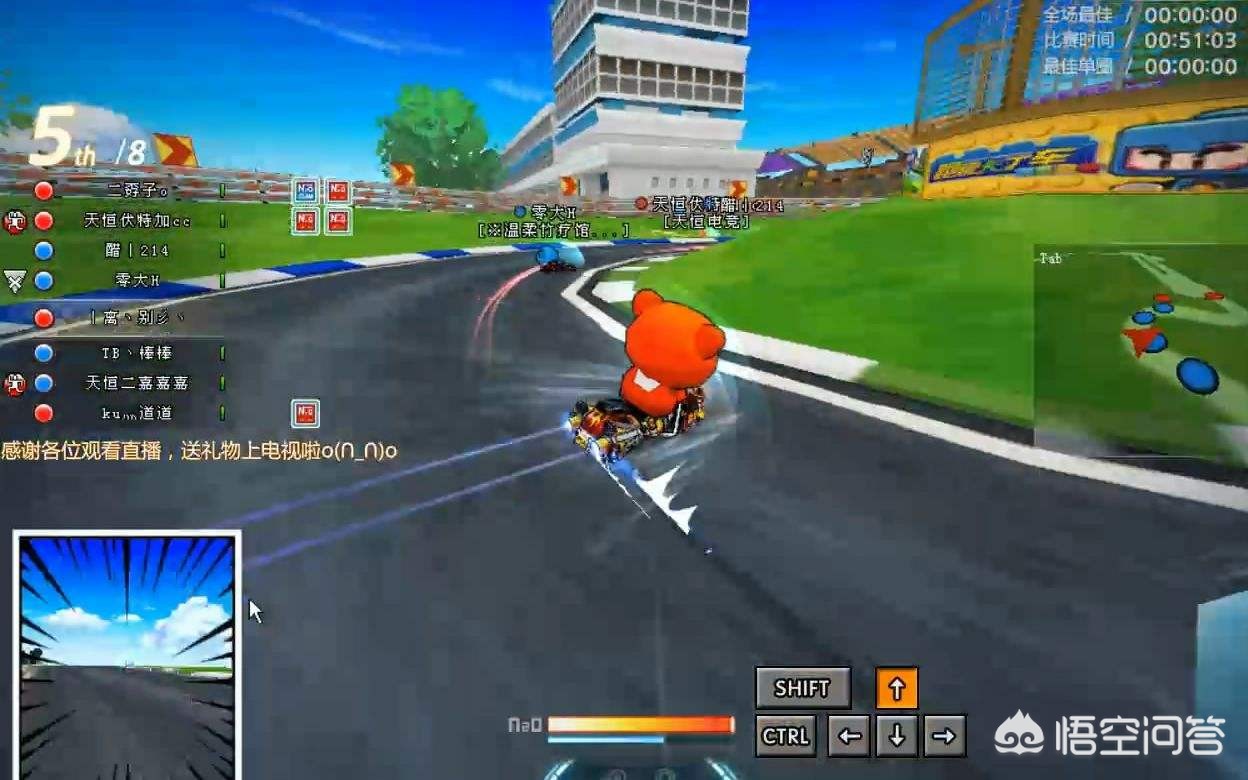Screen dimensions: 1248x780
Task: Click the blue N2O item icon beside 二孬子o
Action: tap(305, 191)
